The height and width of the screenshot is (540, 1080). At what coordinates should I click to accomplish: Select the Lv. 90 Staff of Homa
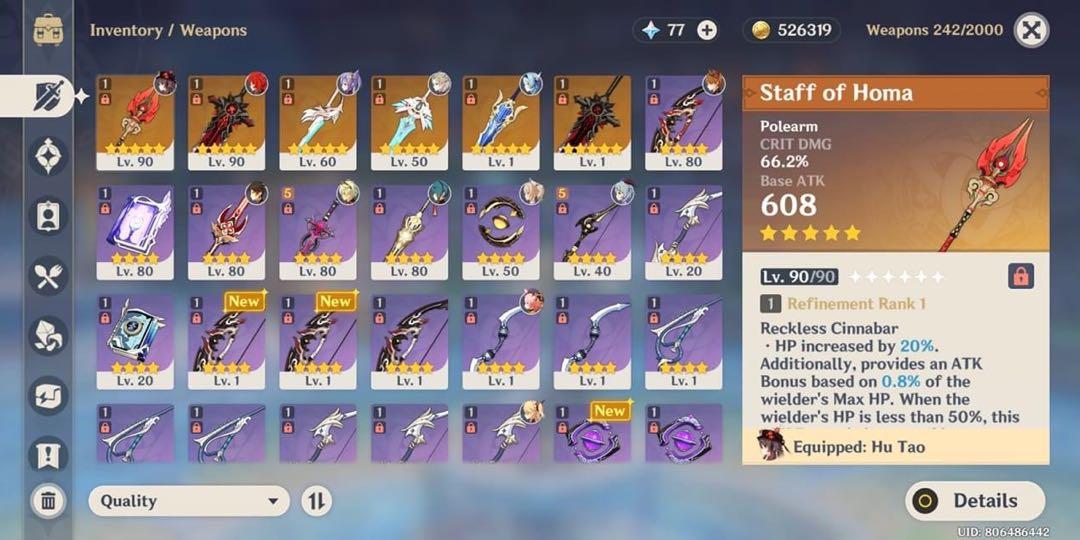click(x=135, y=121)
